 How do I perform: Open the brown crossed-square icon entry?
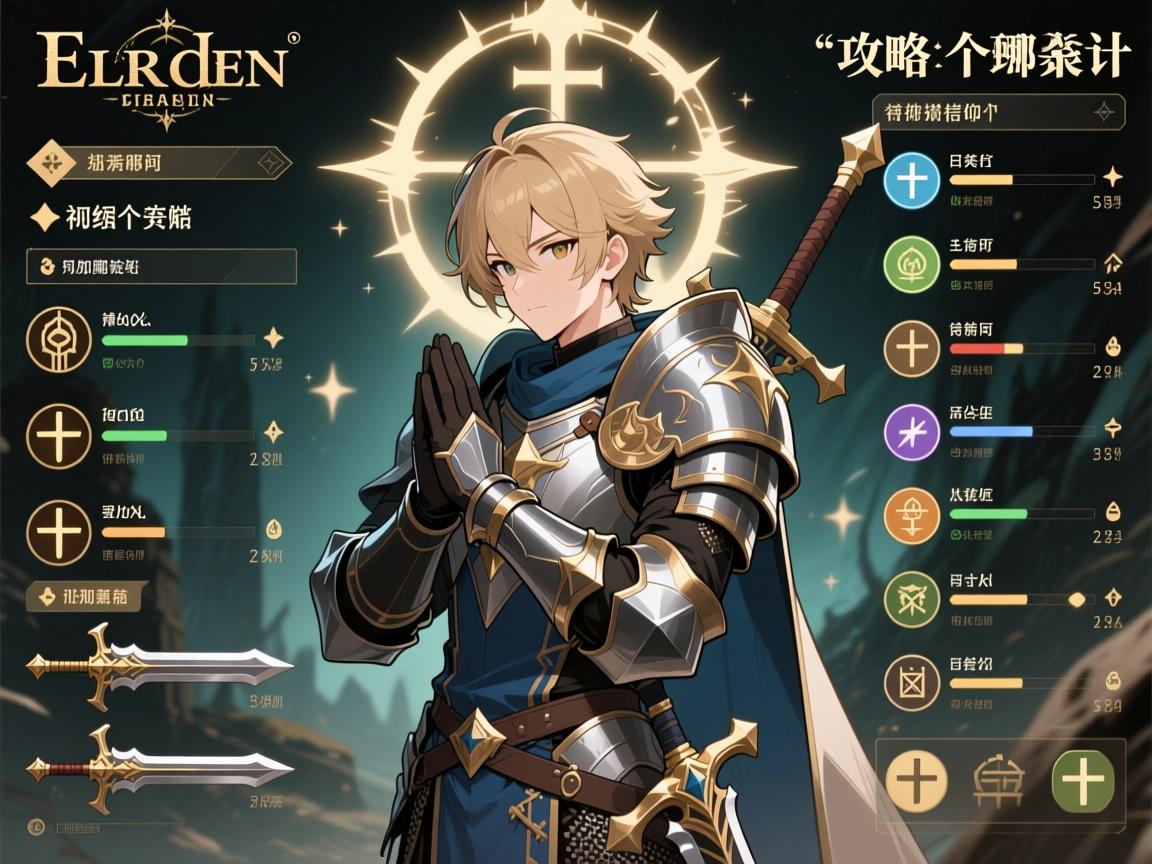click(913, 684)
